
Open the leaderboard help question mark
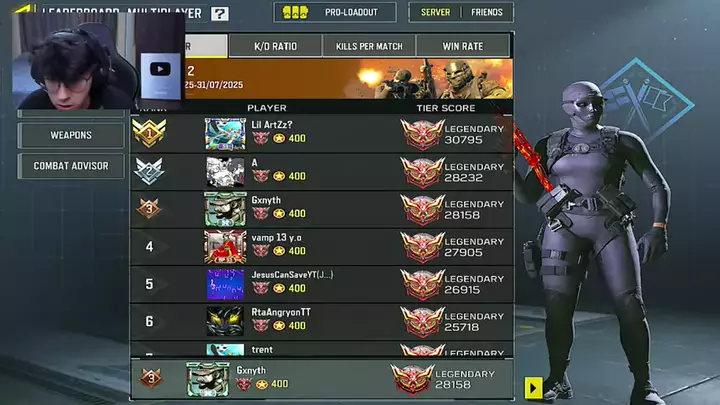(220, 14)
